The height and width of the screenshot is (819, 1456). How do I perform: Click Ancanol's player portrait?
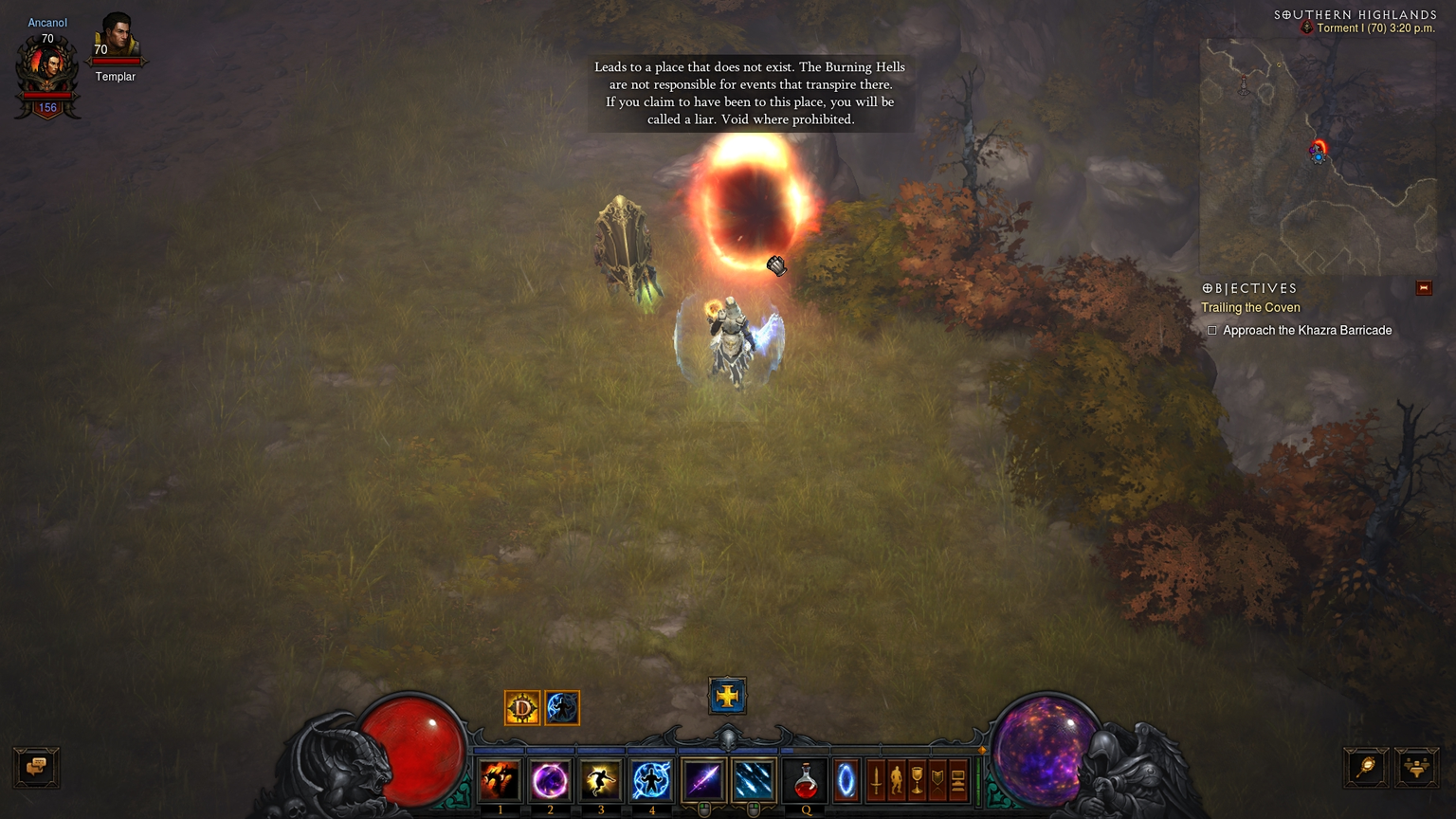click(x=47, y=66)
